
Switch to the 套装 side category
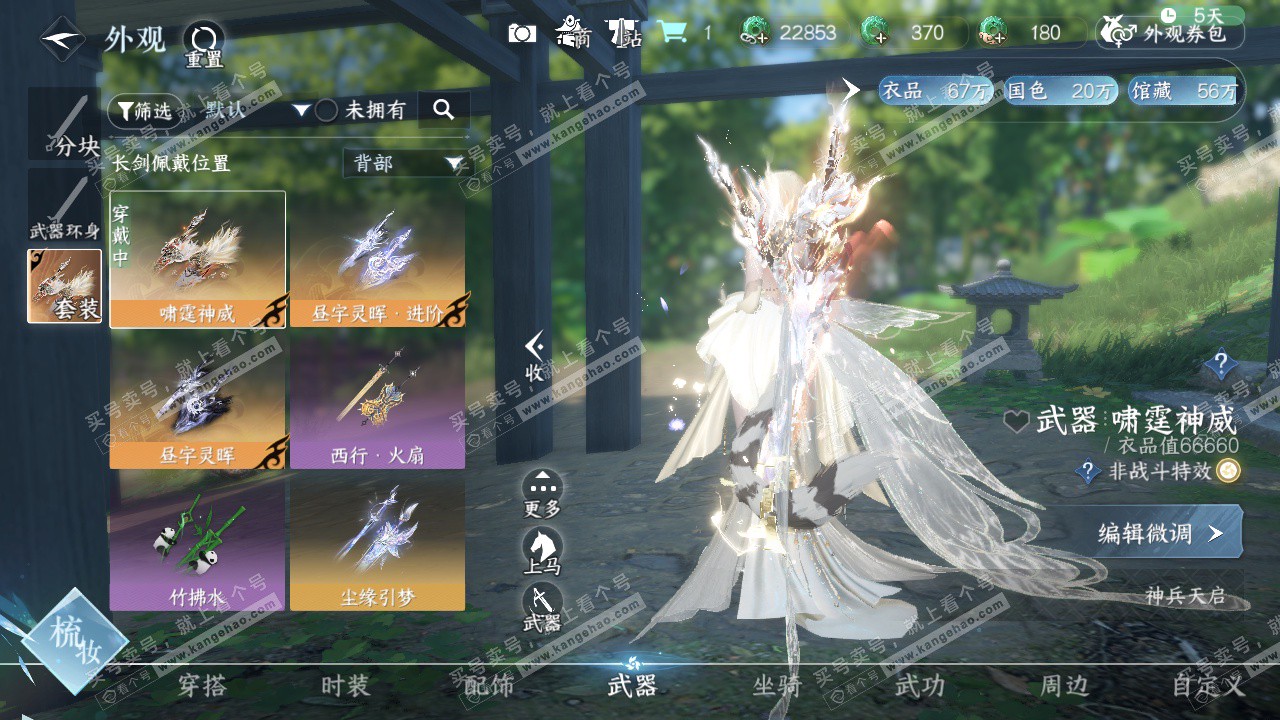coord(64,286)
